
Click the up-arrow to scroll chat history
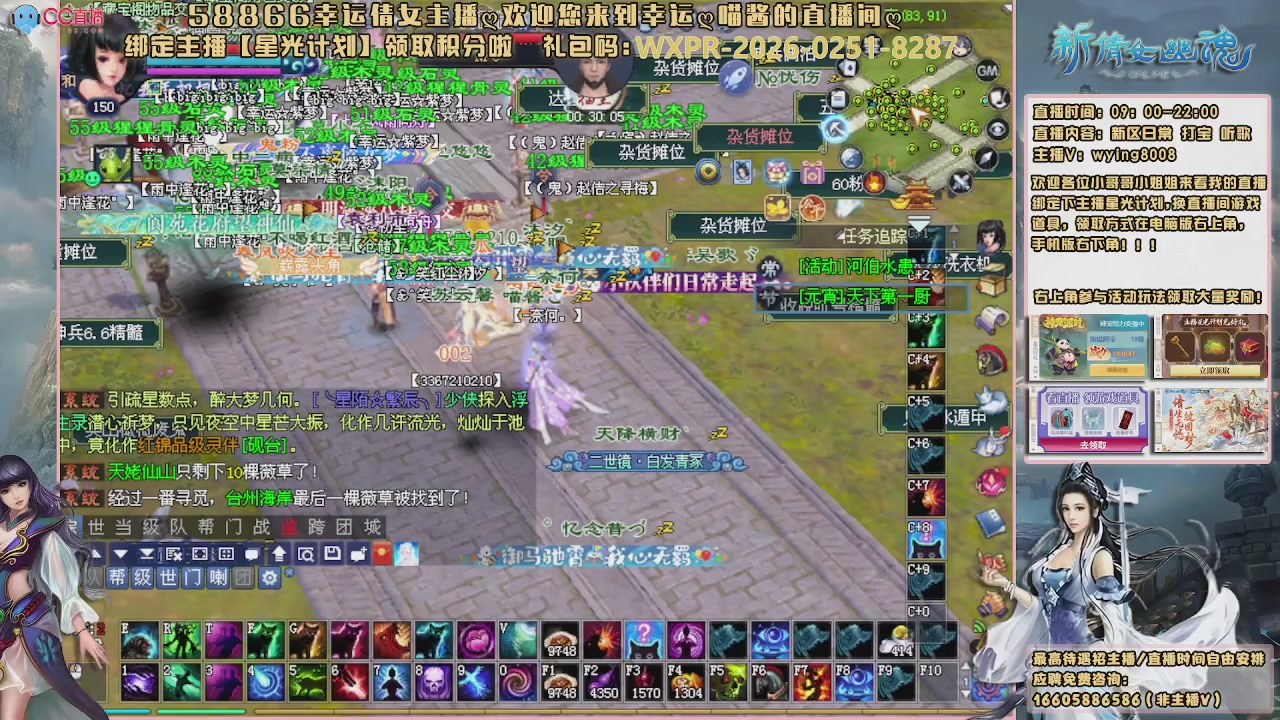pyautogui.click(x=280, y=553)
